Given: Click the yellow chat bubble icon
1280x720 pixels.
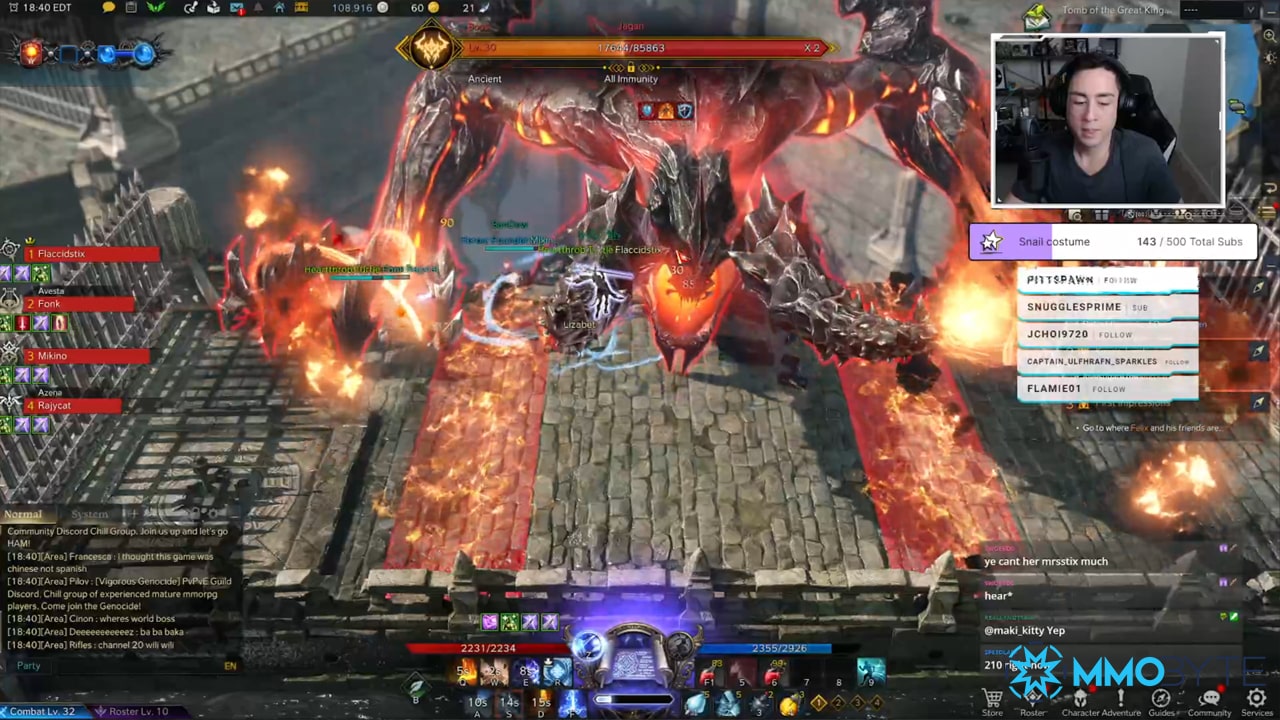Looking at the screenshot, I should click(x=109, y=8).
